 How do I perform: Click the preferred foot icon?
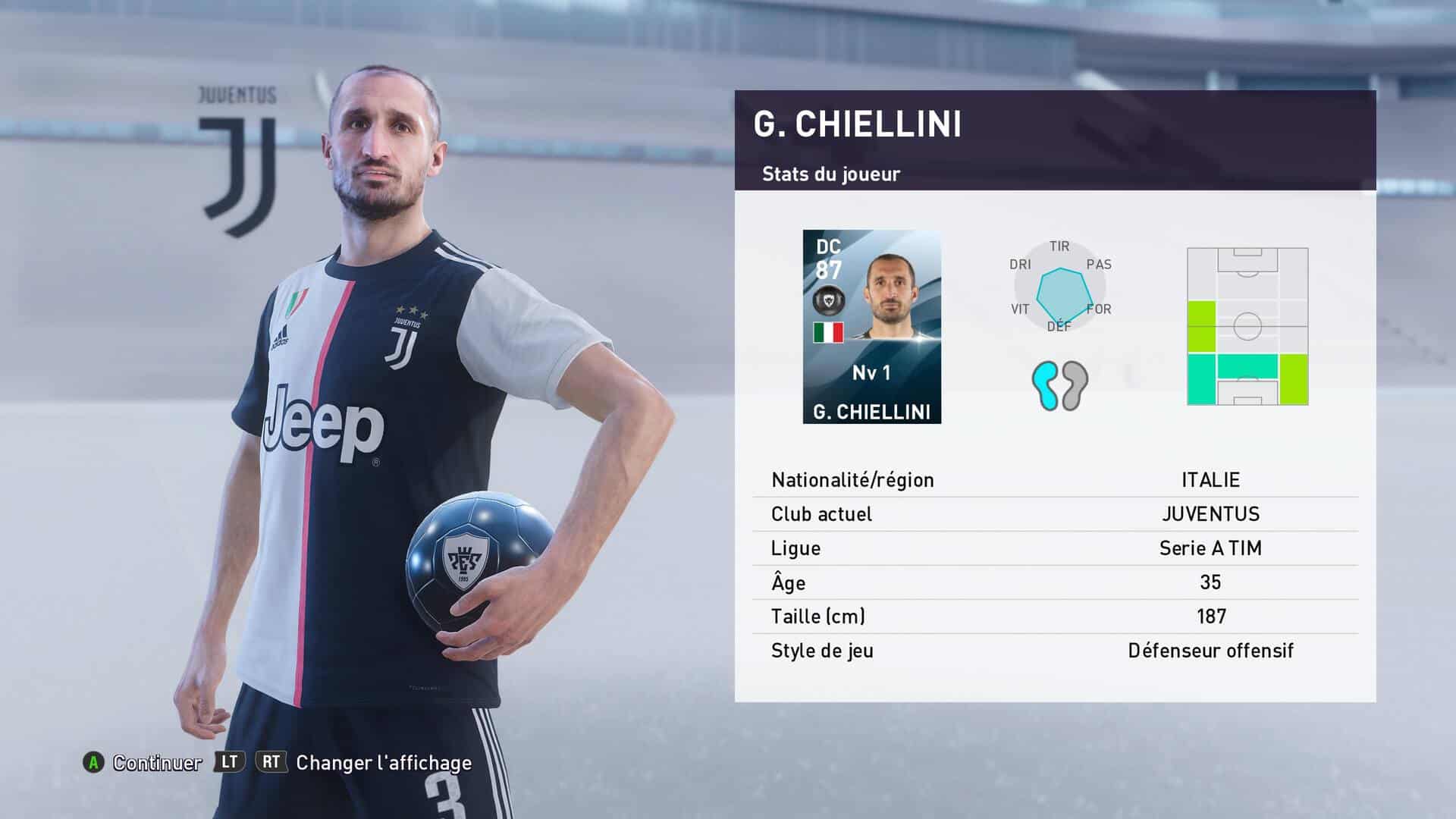[1059, 385]
